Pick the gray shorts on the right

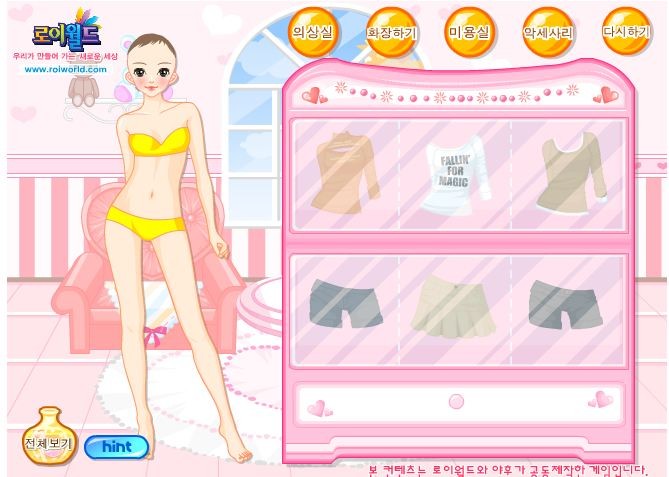click(x=564, y=303)
